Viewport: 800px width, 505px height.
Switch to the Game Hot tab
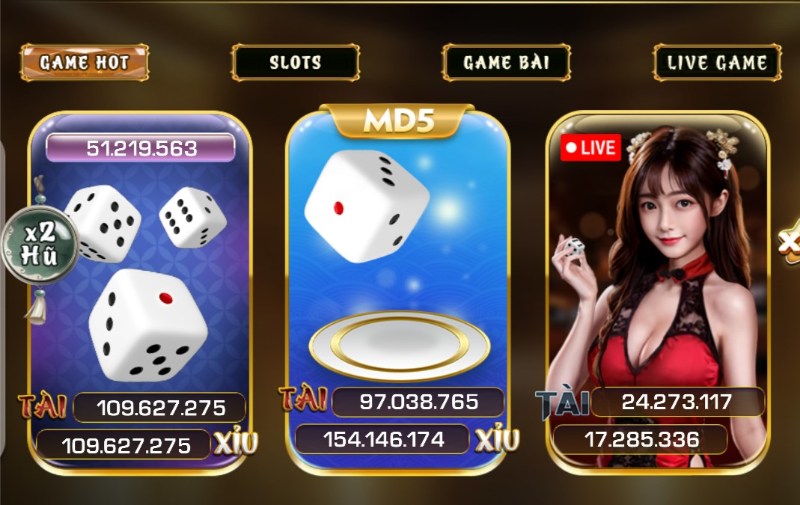(x=84, y=62)
